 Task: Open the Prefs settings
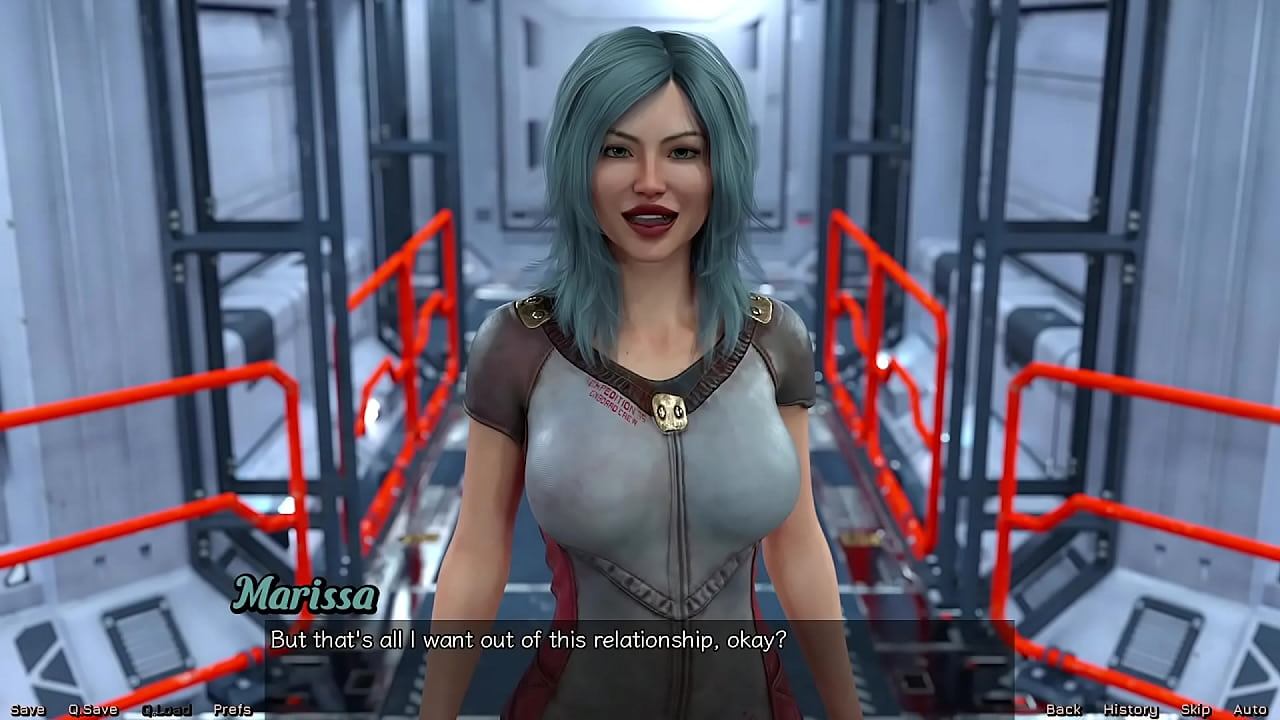232,710
